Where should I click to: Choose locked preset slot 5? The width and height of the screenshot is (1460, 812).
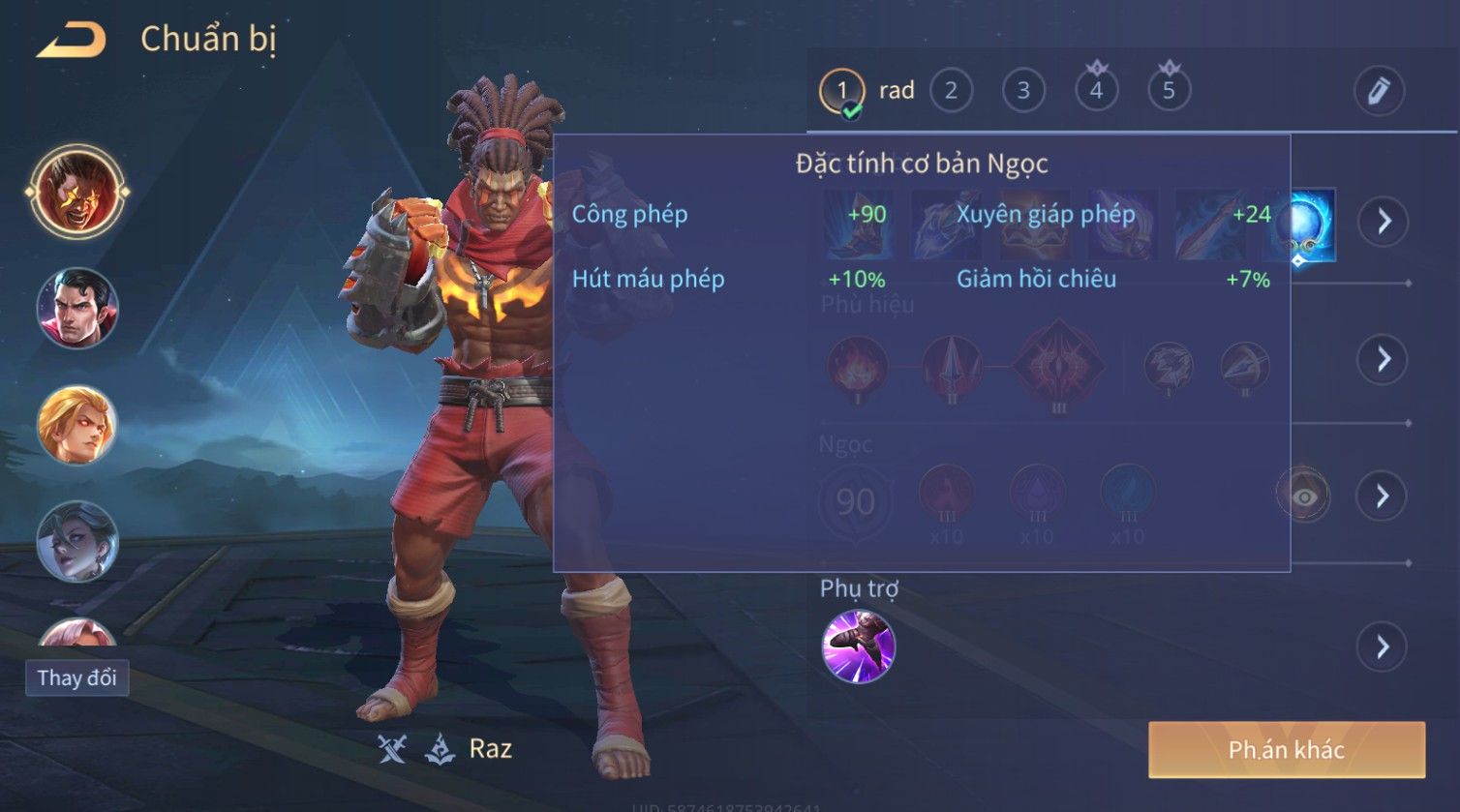(x=1169, y=91)
